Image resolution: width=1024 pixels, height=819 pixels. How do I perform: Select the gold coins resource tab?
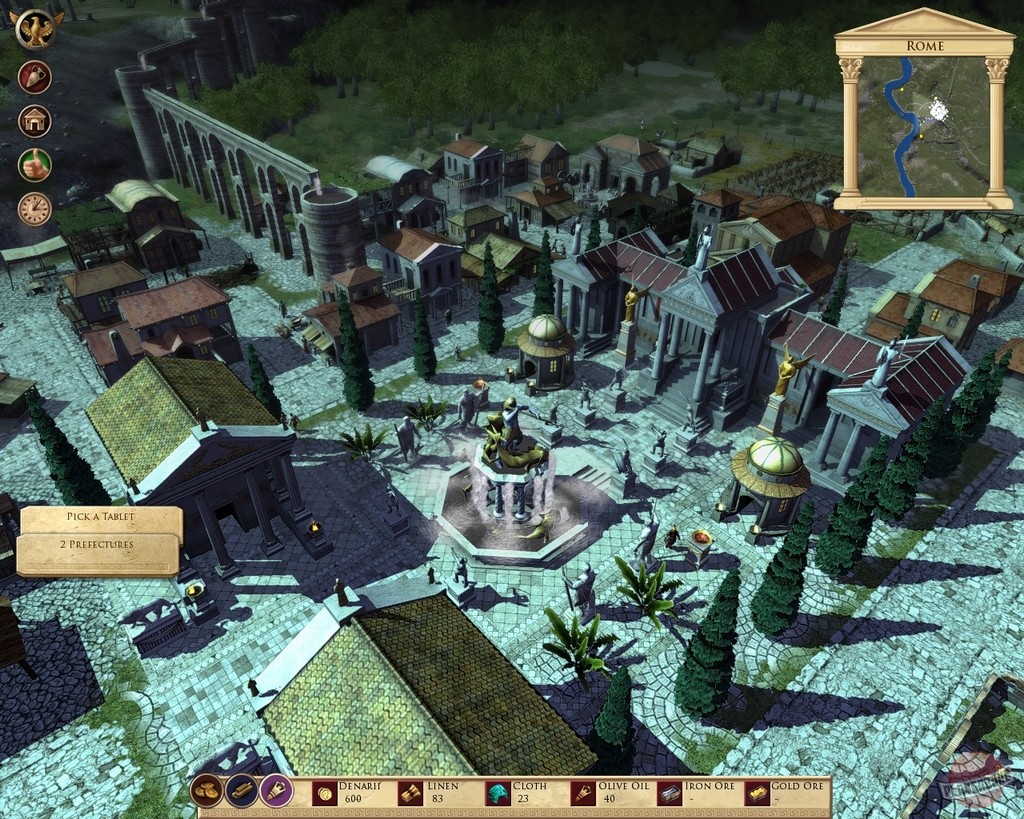(207, 791)
